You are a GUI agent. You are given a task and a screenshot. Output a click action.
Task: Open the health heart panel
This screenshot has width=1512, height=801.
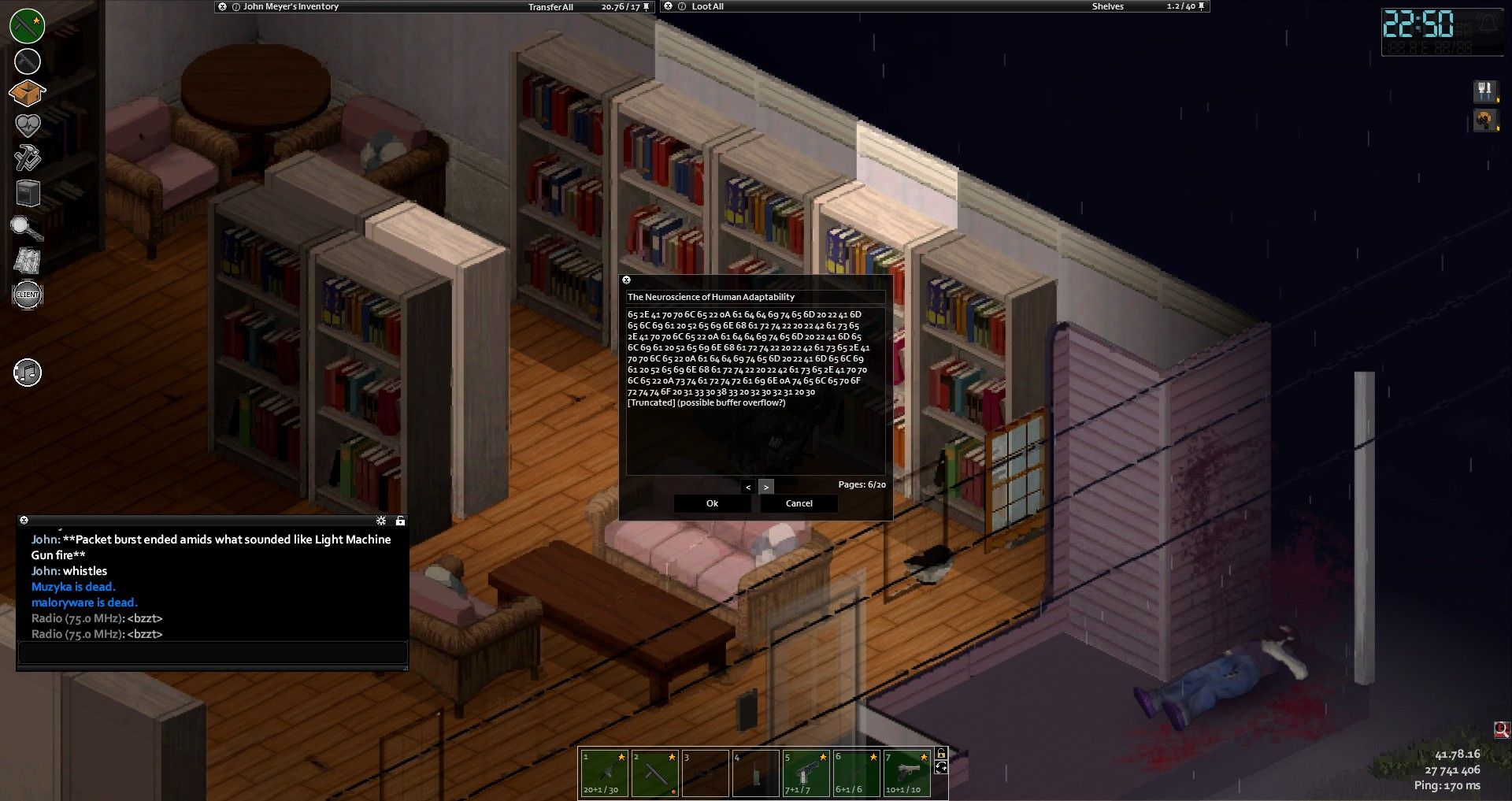[28, 124]
